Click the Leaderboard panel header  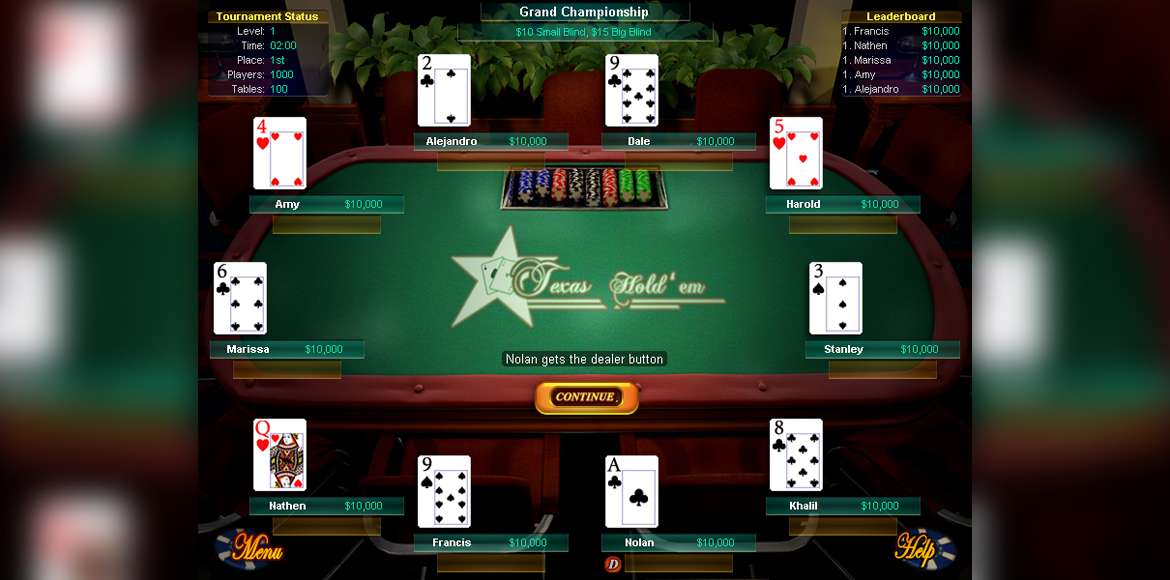(900, 17)
